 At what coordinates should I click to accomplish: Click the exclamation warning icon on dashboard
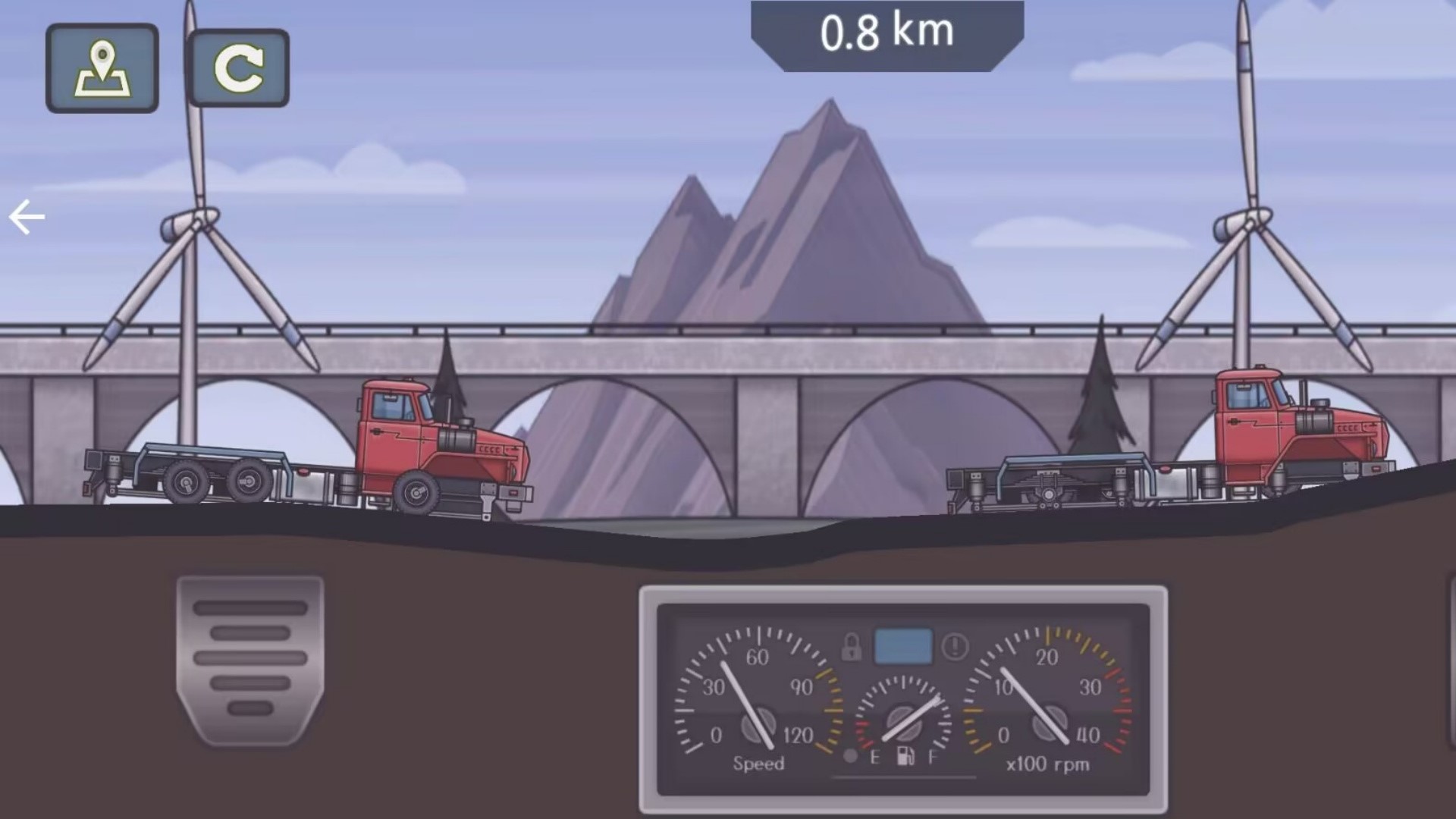955,647
